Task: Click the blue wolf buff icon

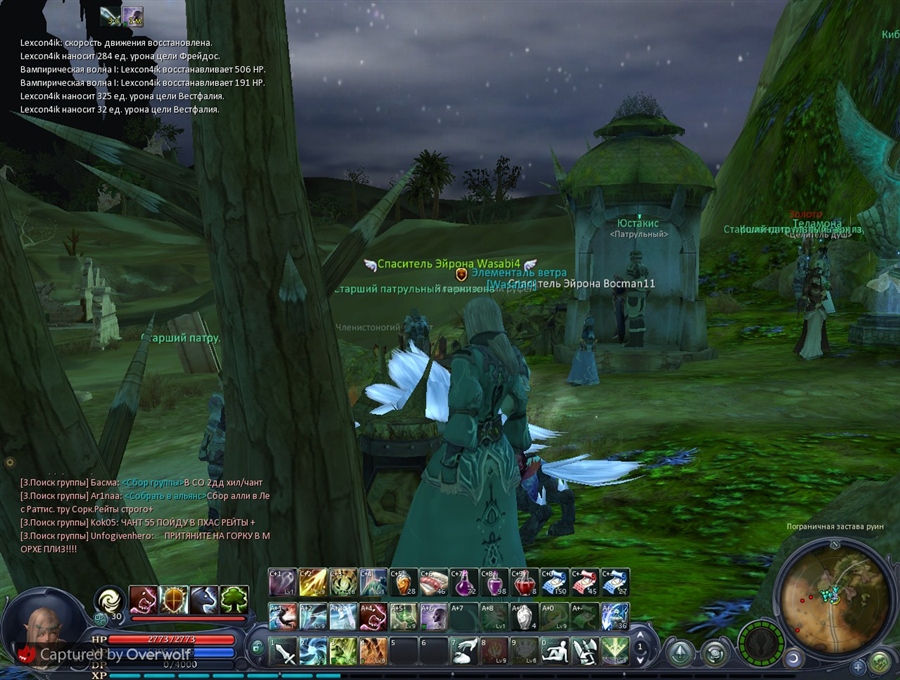Action: 204,599
